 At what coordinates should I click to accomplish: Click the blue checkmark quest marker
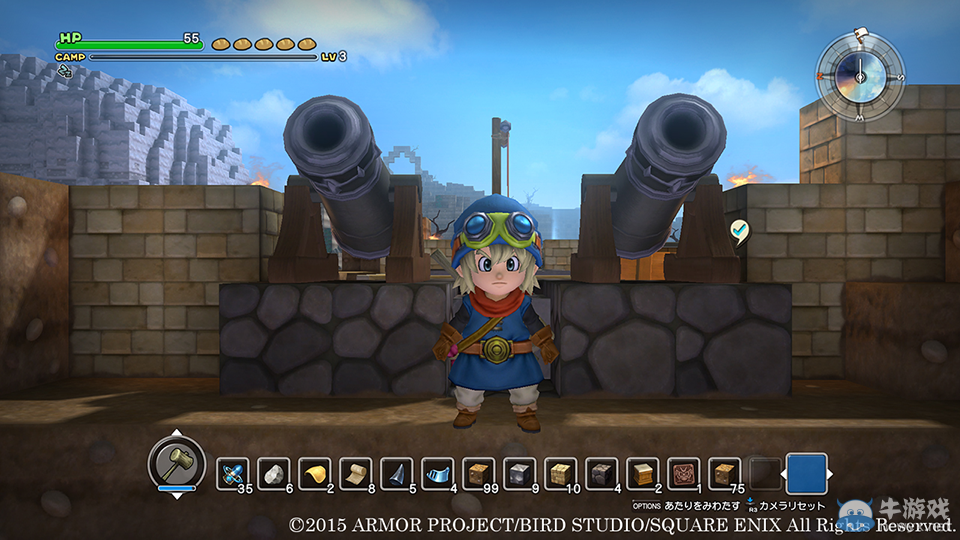pyautogui.click(x=740, y=230)
